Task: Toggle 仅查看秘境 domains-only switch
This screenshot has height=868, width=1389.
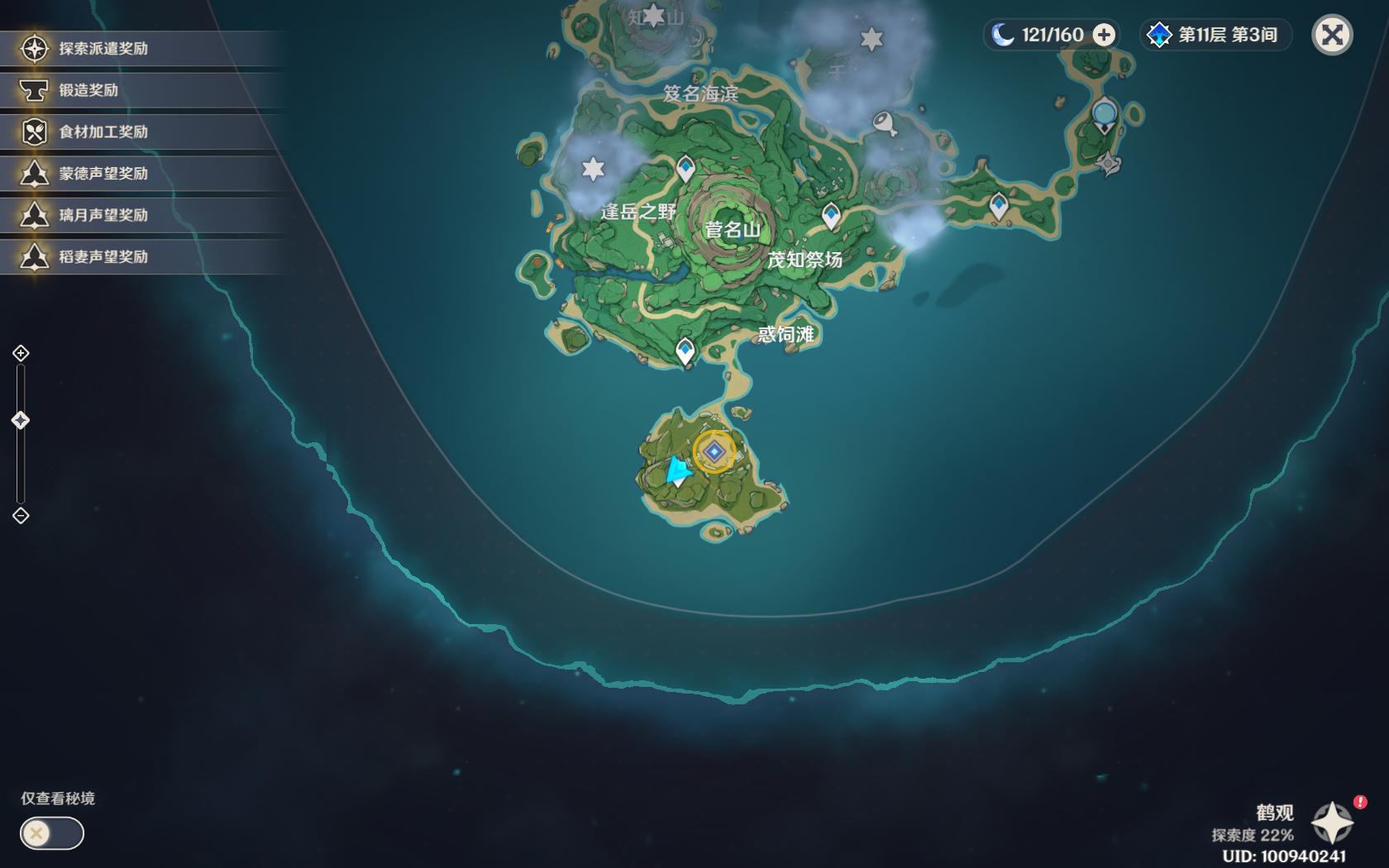Action: click(x=51, y=832)
